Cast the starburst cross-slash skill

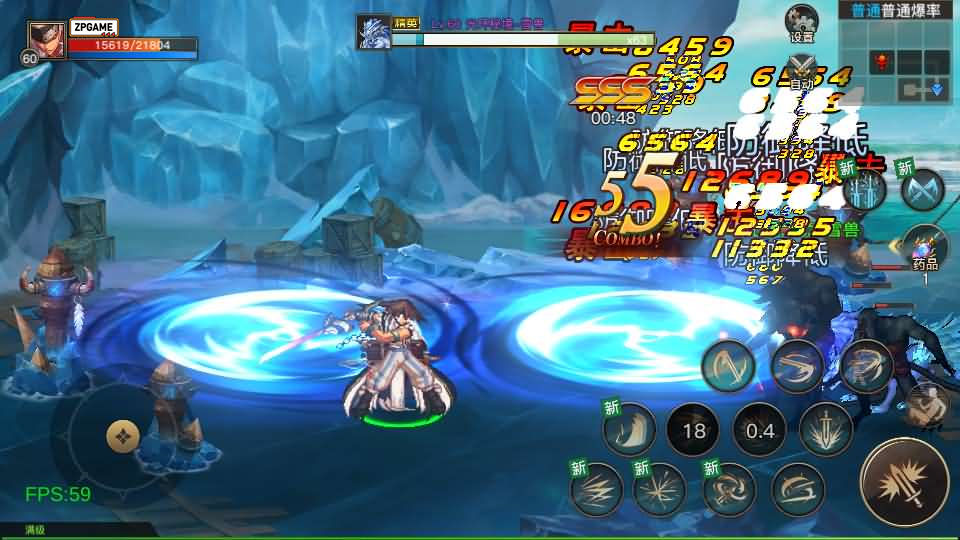(x=660, y=489)
